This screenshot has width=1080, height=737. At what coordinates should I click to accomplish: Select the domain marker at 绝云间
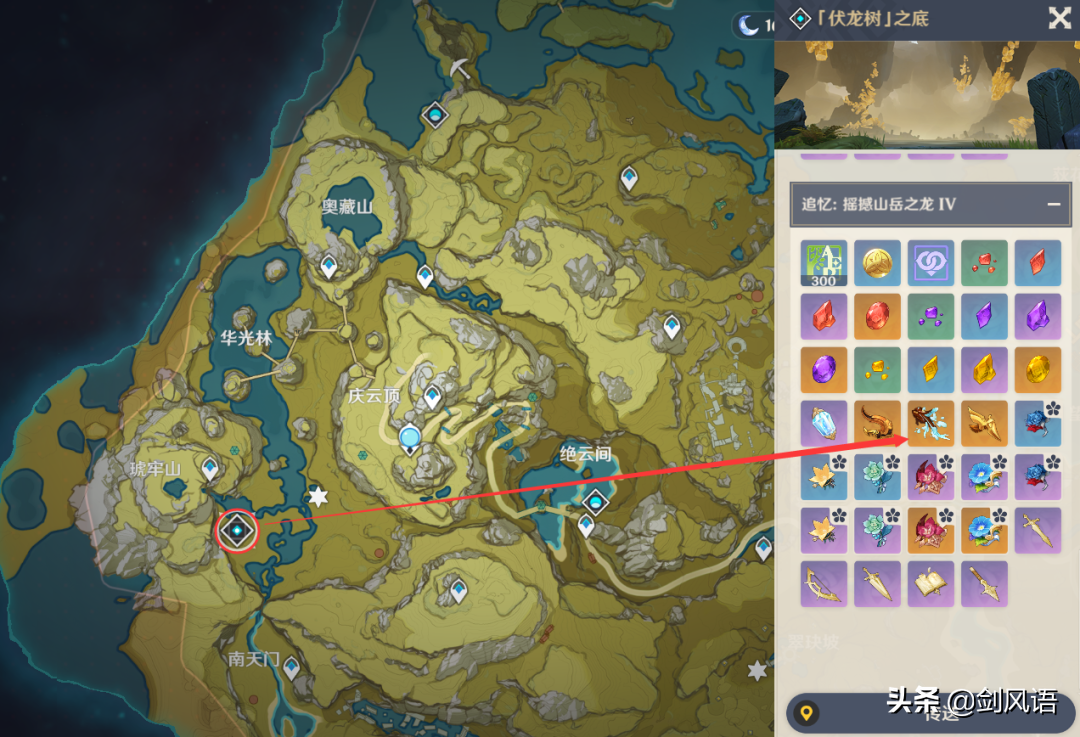tap(597, 502)
